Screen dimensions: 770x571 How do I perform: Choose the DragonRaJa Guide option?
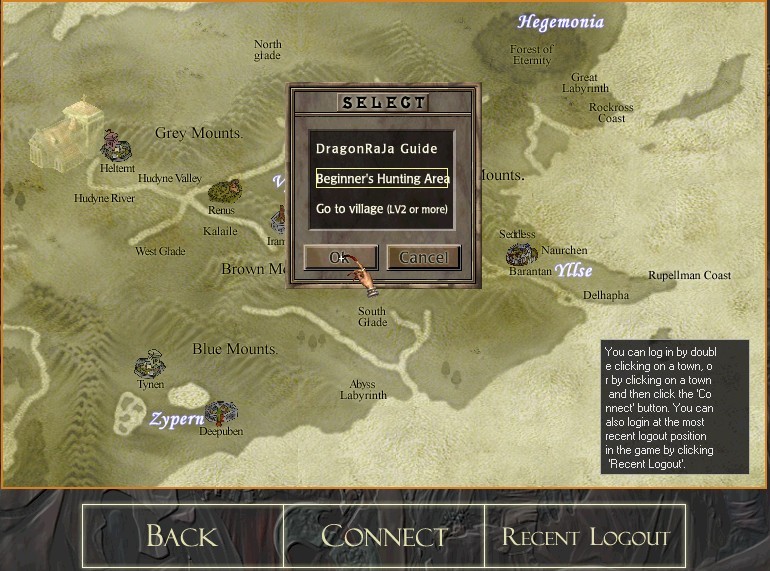click(377, 149)
